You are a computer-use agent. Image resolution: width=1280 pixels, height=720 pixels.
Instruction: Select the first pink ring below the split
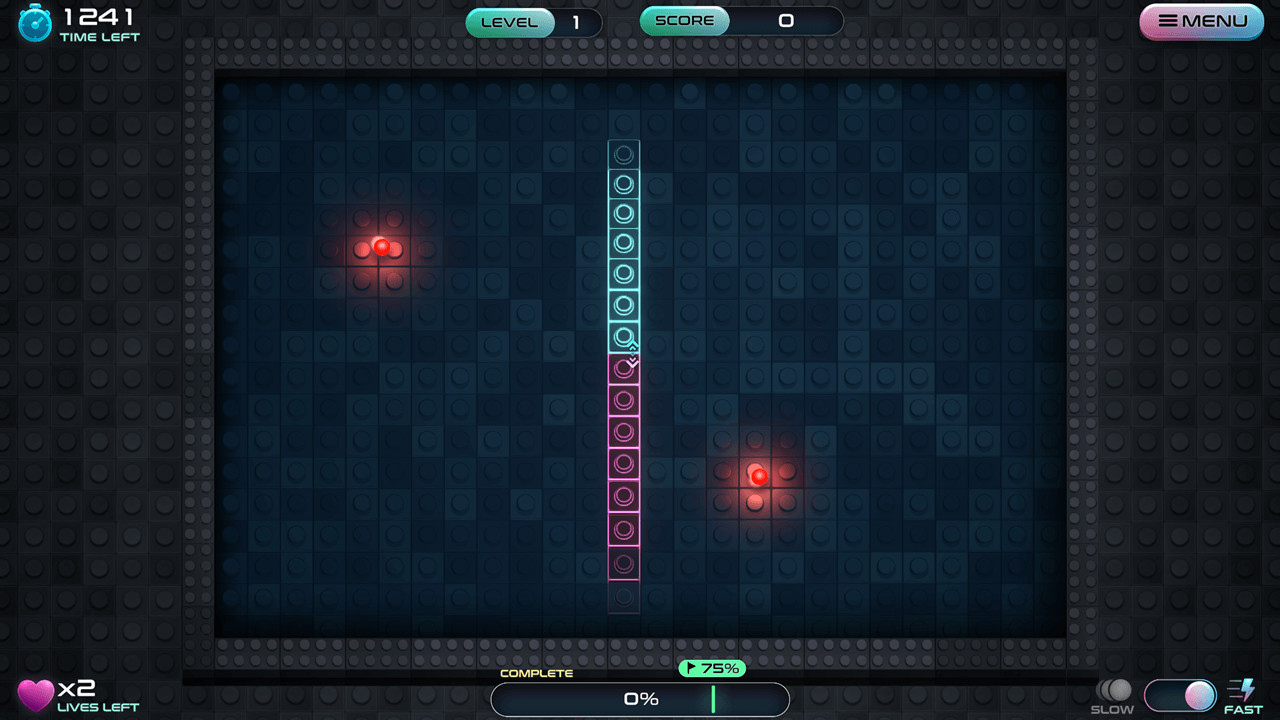coord(622,370)
